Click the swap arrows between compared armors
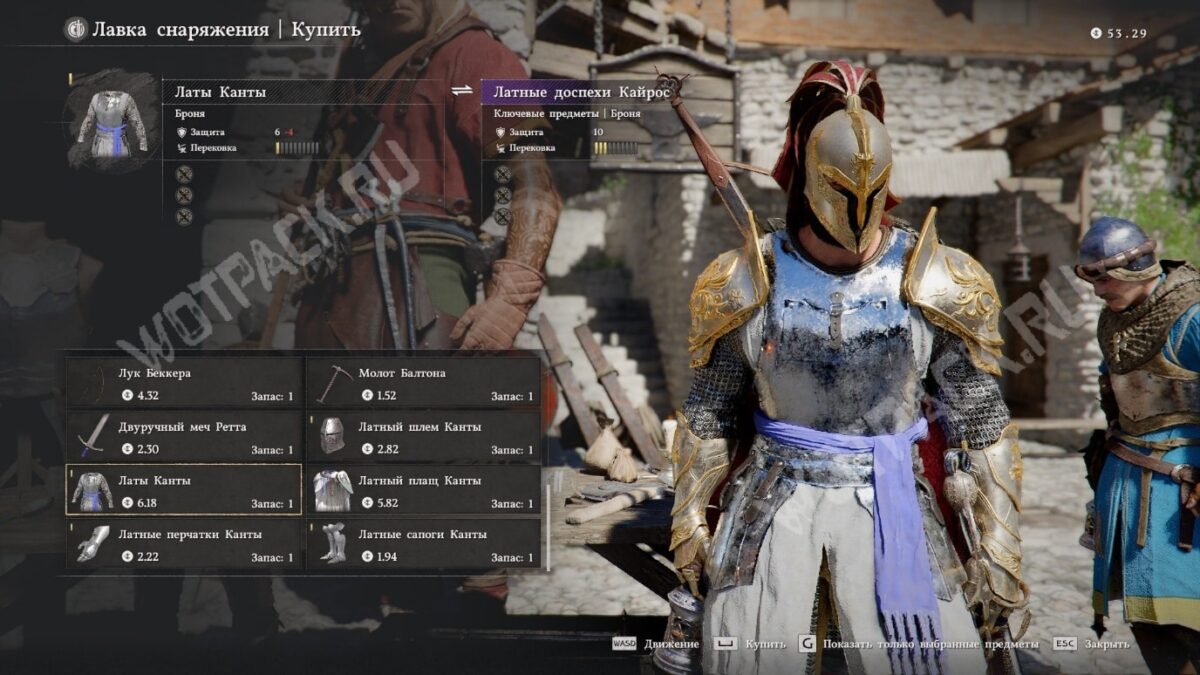 461,90
